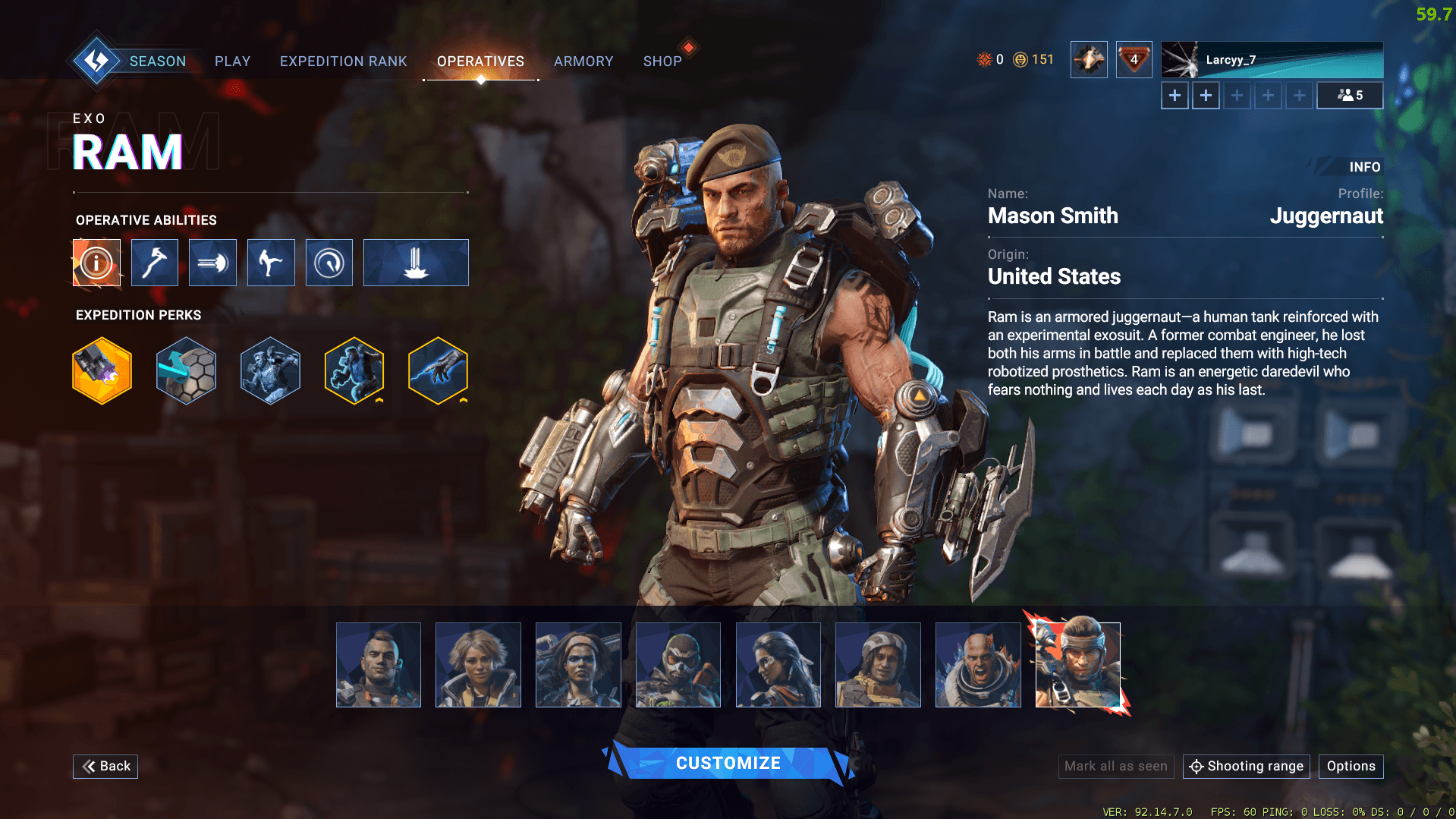Select the bald shouting operative portrait

[x=978, y=665]
